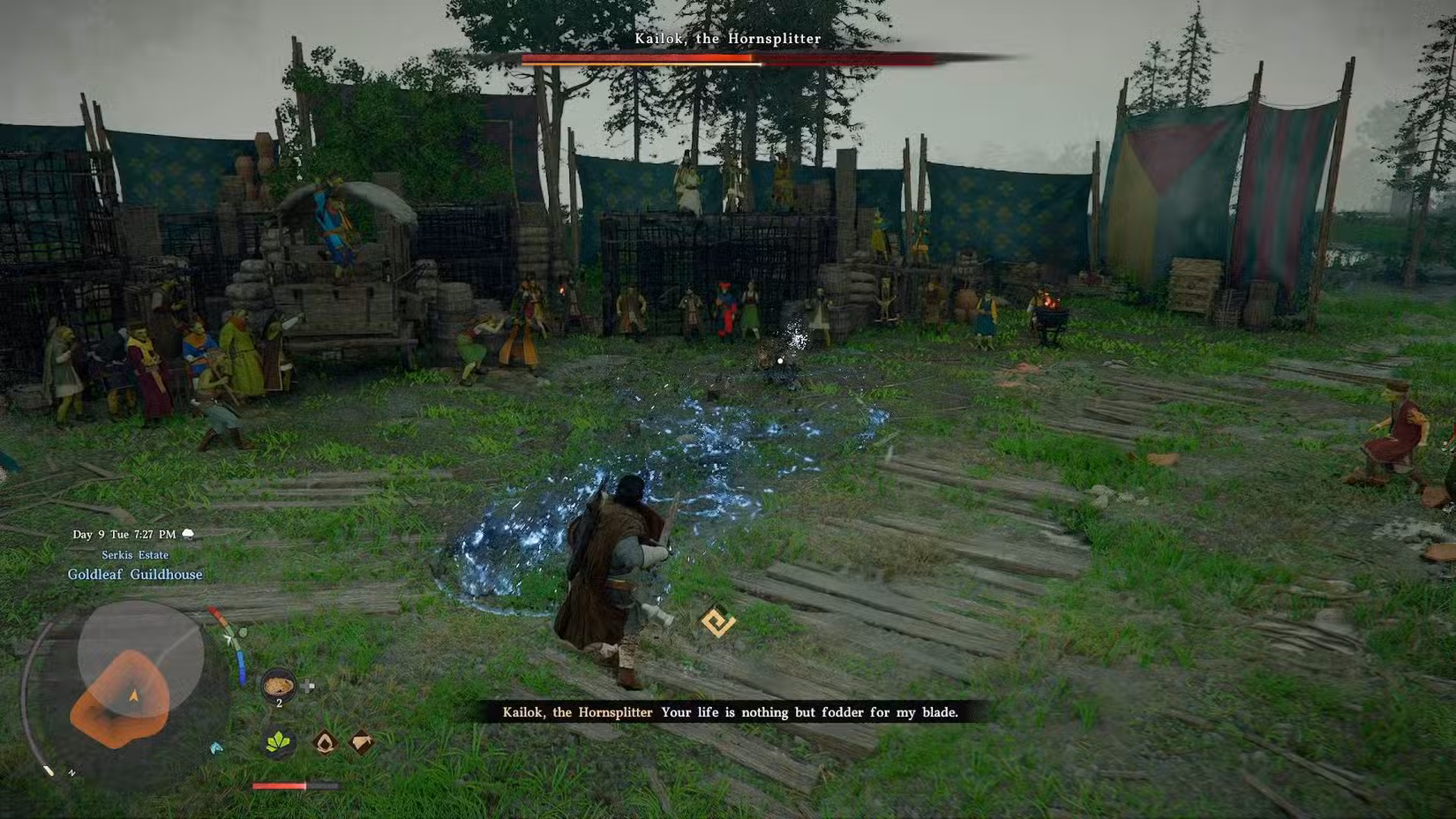This screenshot has height=819, width=1456.
Task: Click the N compass letter on the minimap
Action: [71, 772]
